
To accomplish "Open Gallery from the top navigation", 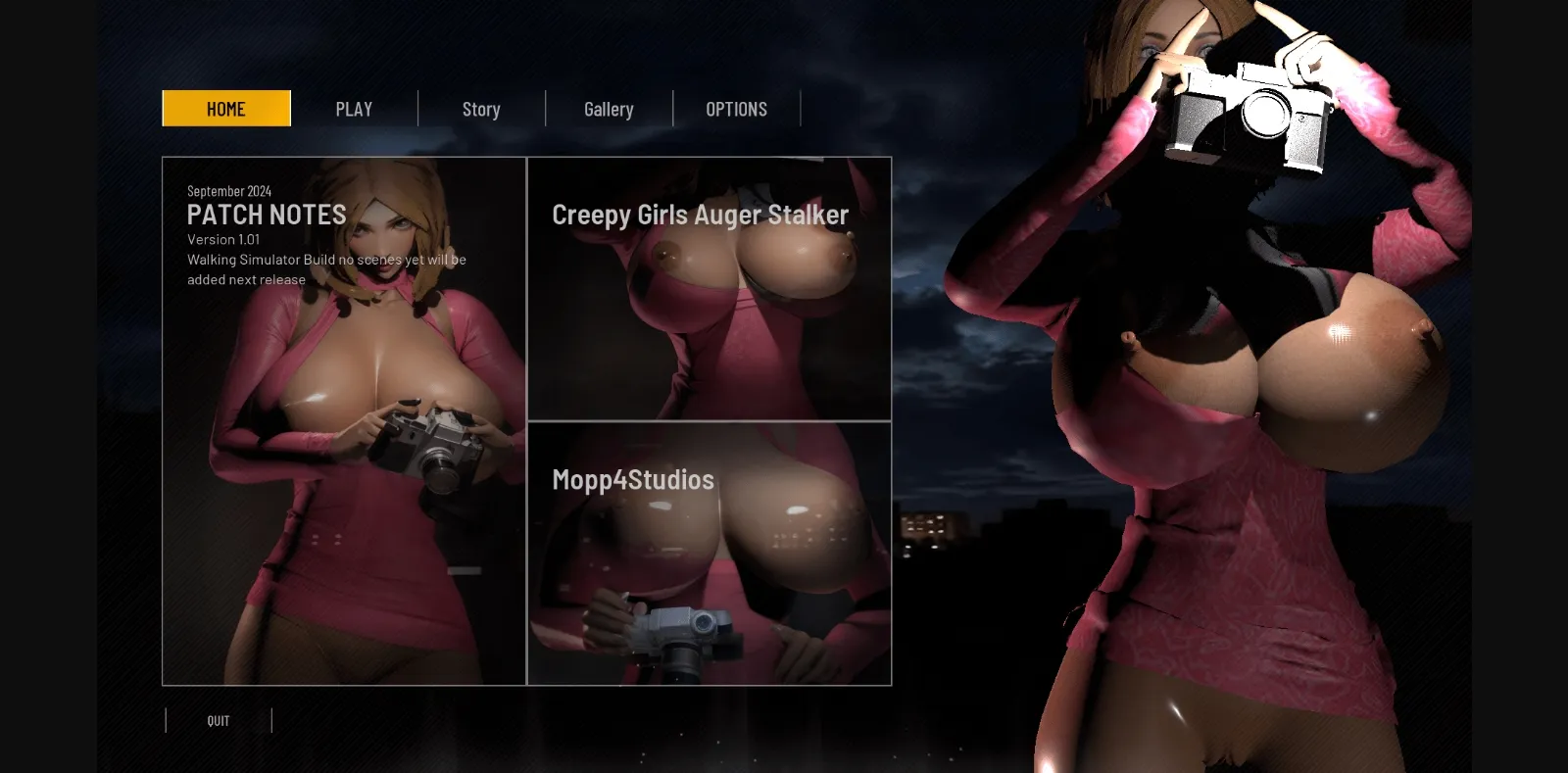I will pyautogui.click(x=609, y=109).
